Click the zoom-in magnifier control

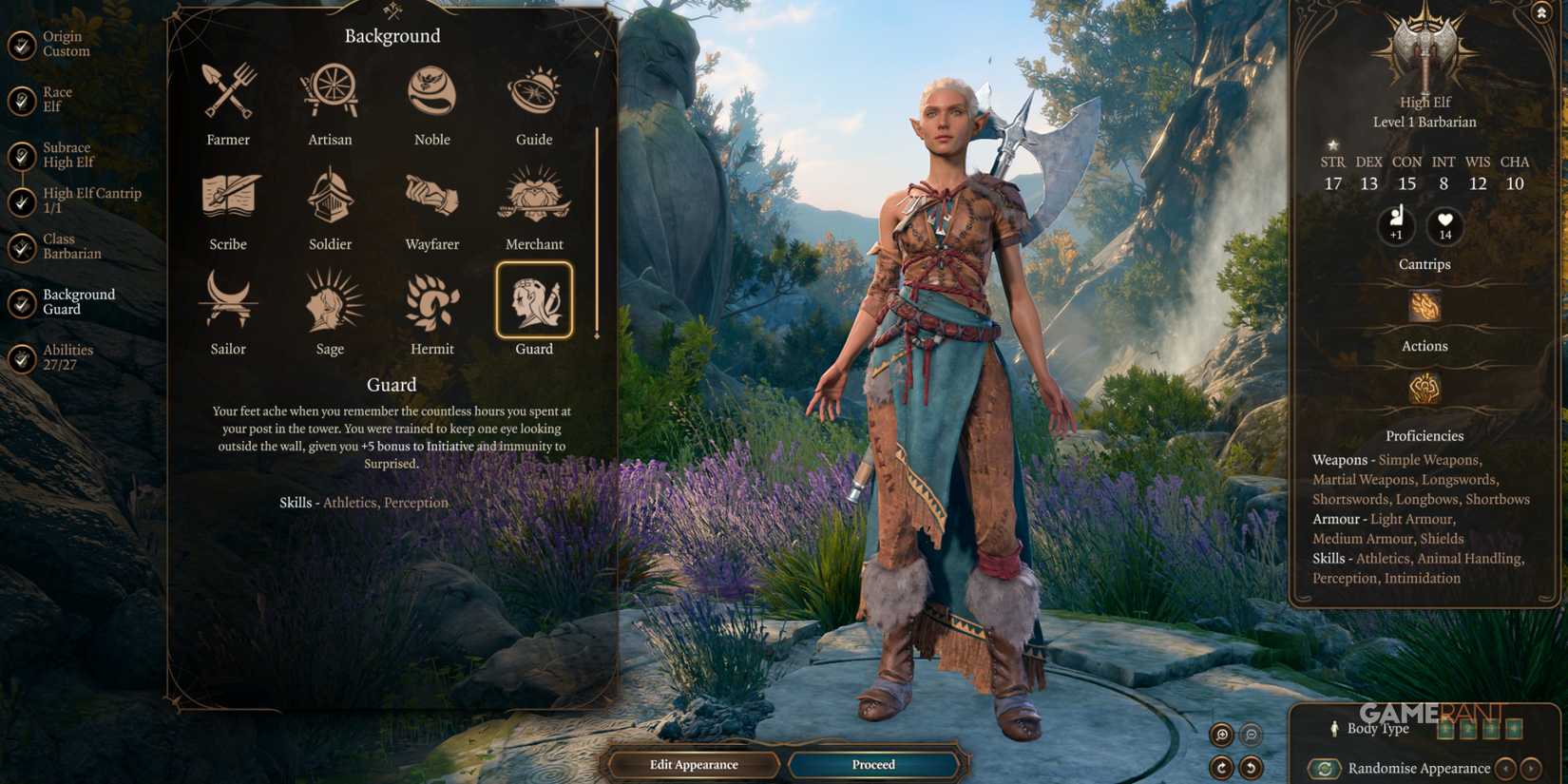click(1222, 734)
